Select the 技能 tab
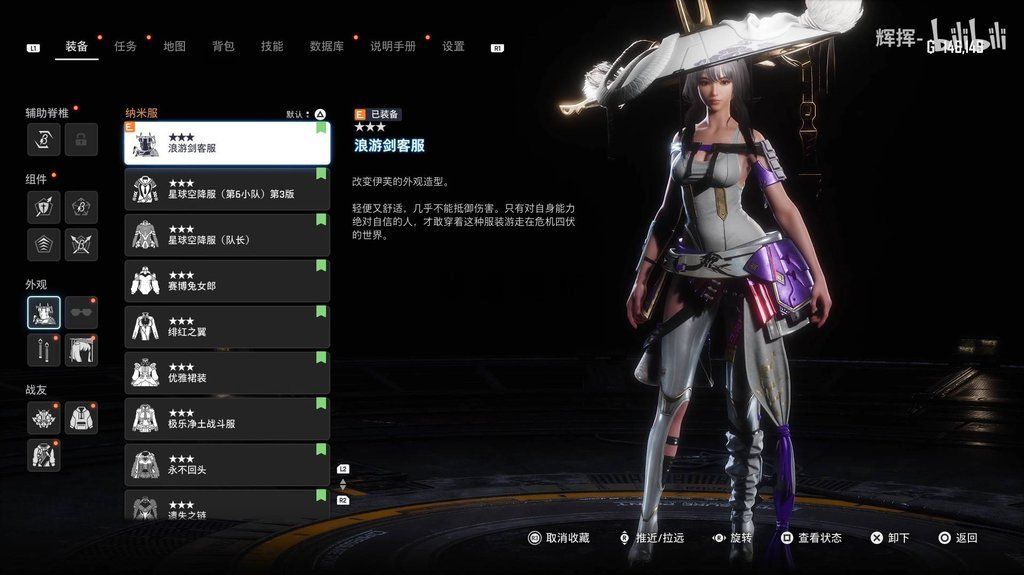Screen dimensions: 1024x575 click(x=271, y=46)
